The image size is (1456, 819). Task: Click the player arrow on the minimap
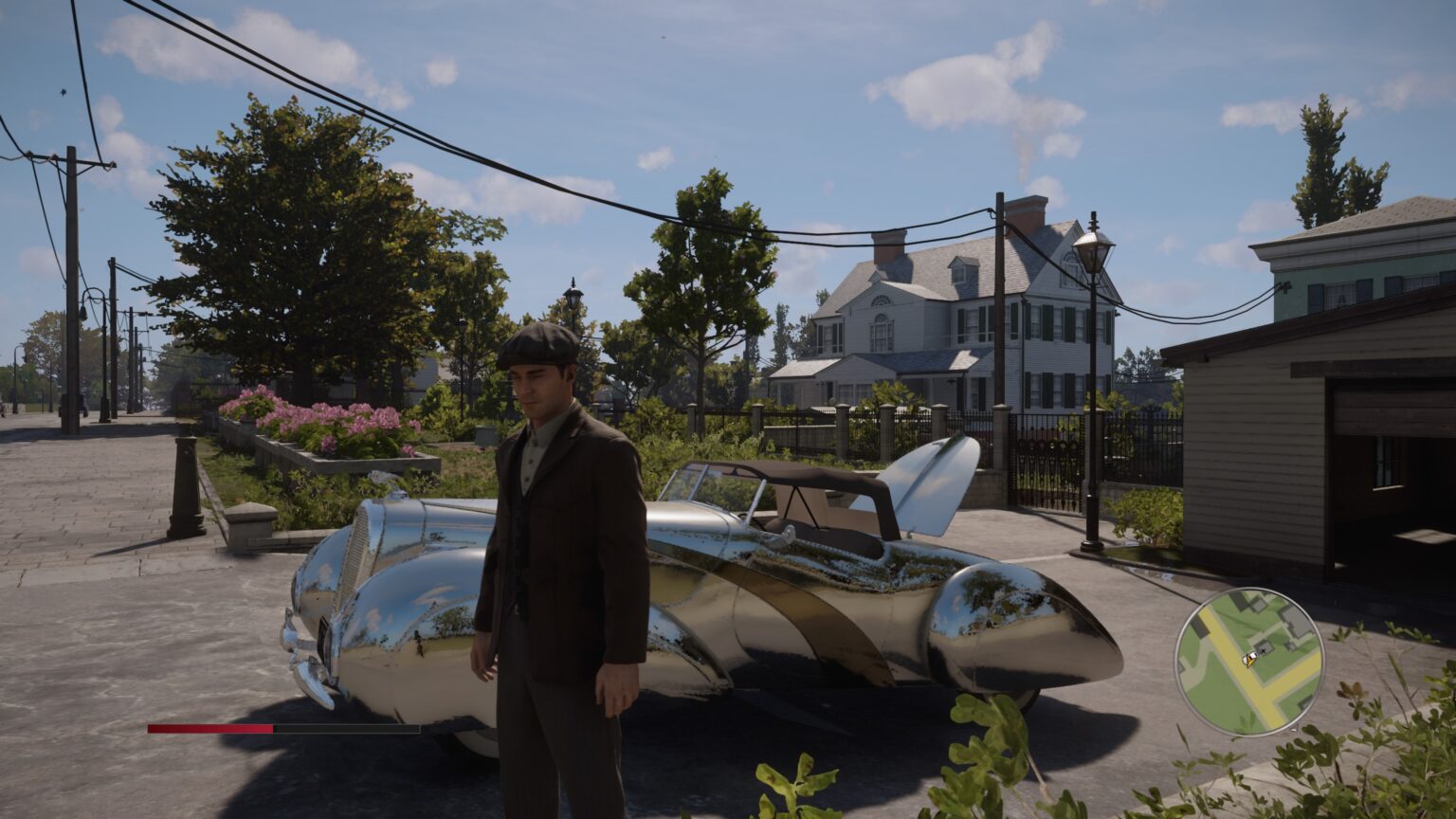(1247, 661)
